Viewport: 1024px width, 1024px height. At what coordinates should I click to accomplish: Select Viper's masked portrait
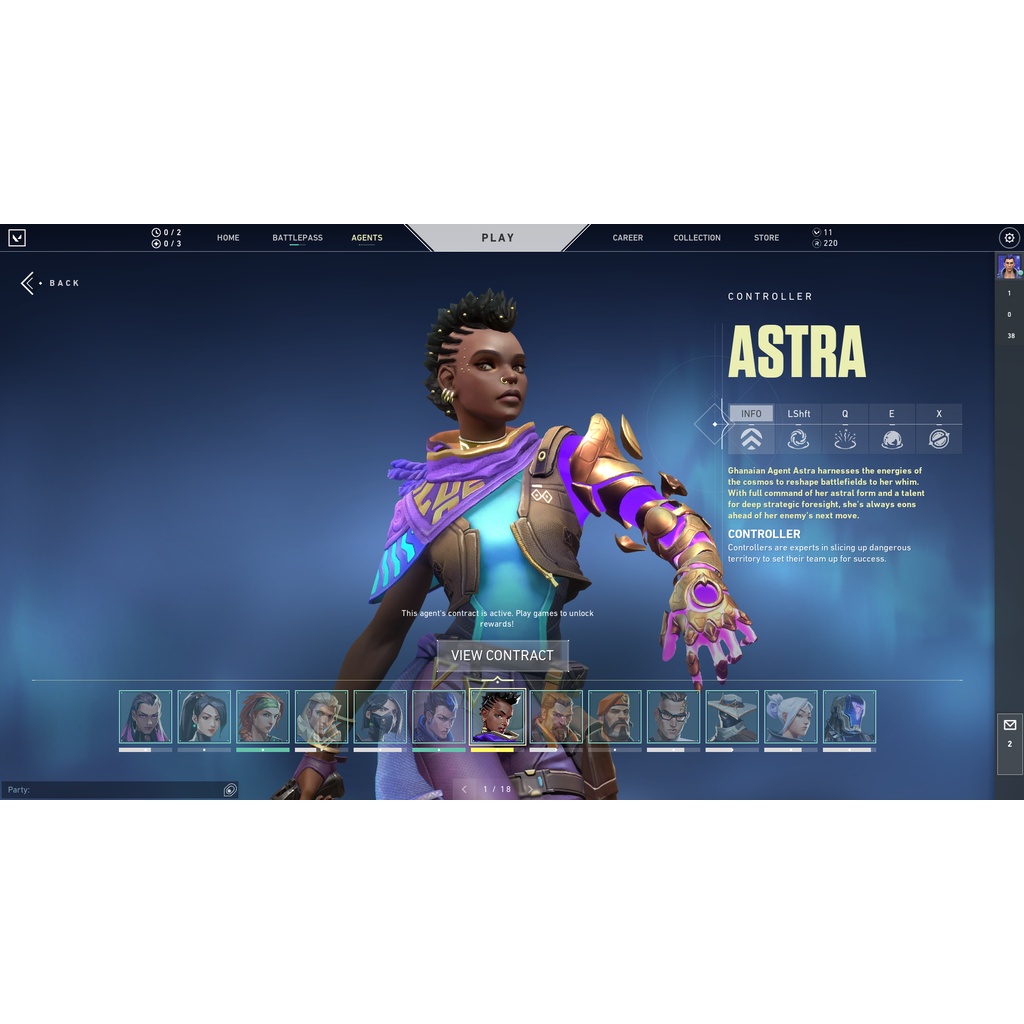coord(380,716)
